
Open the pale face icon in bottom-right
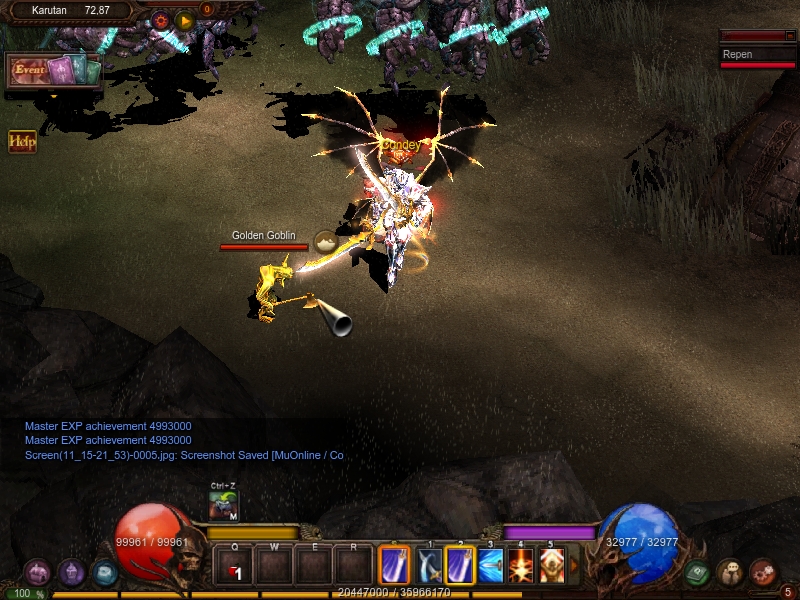[x=730, y=572]
